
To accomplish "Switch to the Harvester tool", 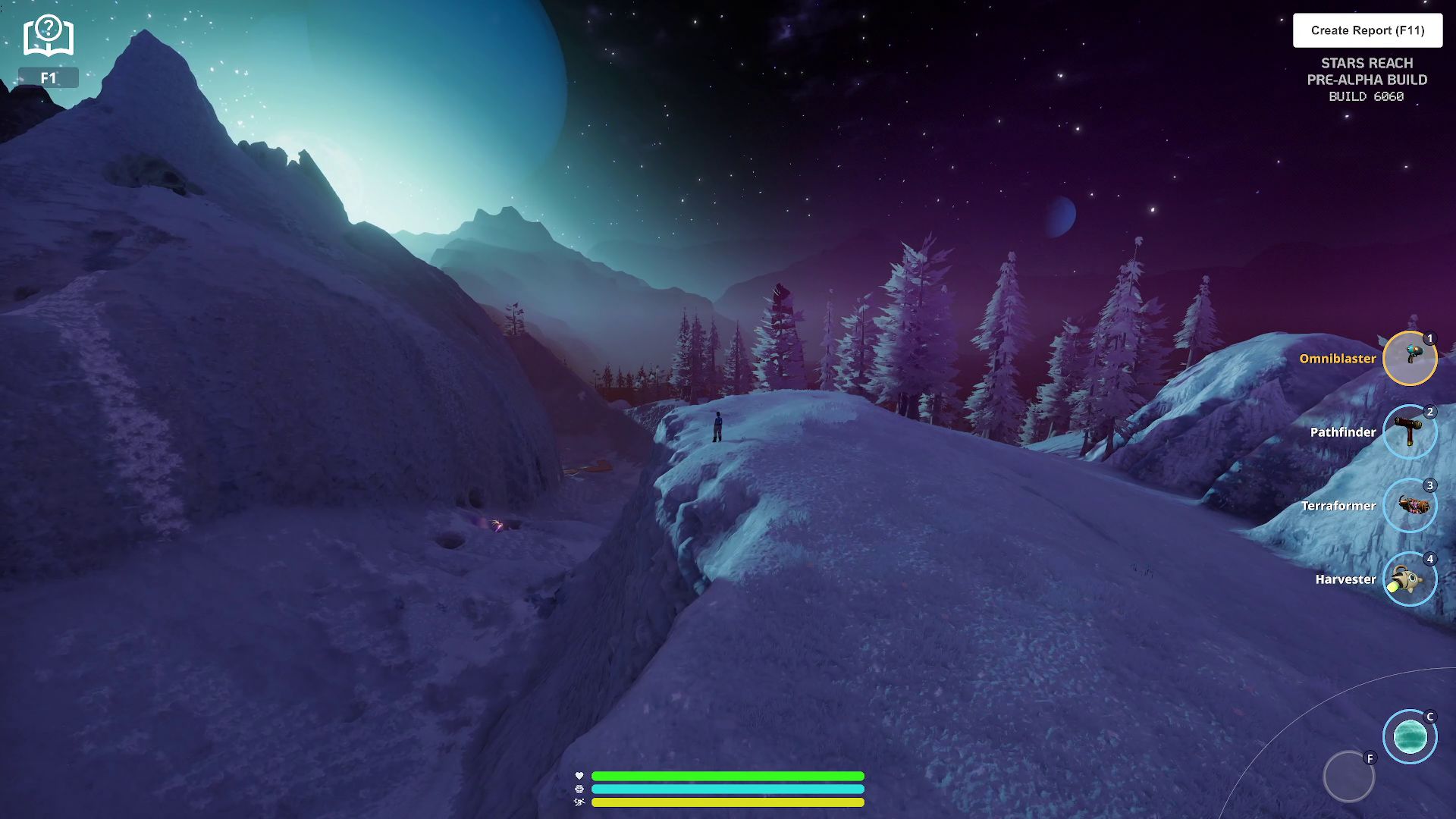I will (x=1409, y=579).
